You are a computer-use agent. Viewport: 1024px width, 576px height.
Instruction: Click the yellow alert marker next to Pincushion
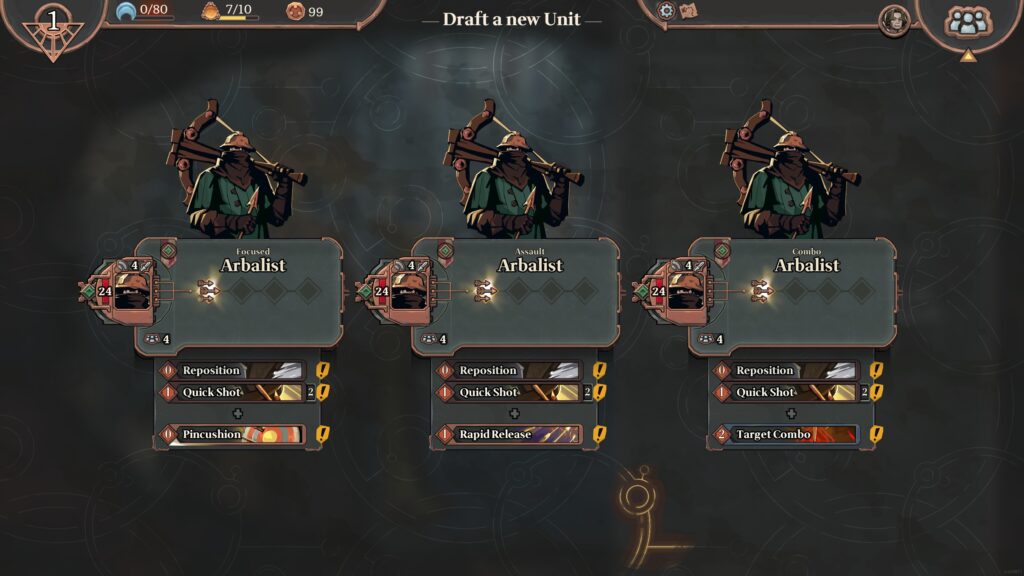(323, 435)
